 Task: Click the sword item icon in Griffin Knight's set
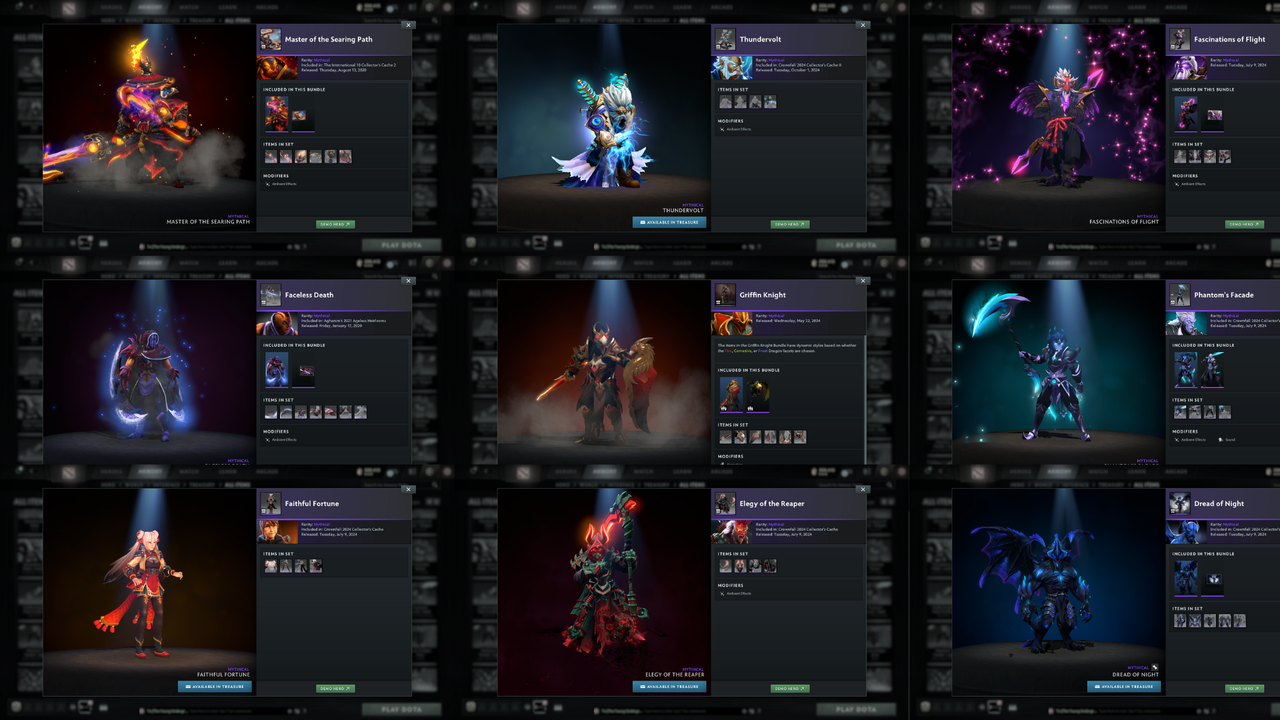point(724,436)
